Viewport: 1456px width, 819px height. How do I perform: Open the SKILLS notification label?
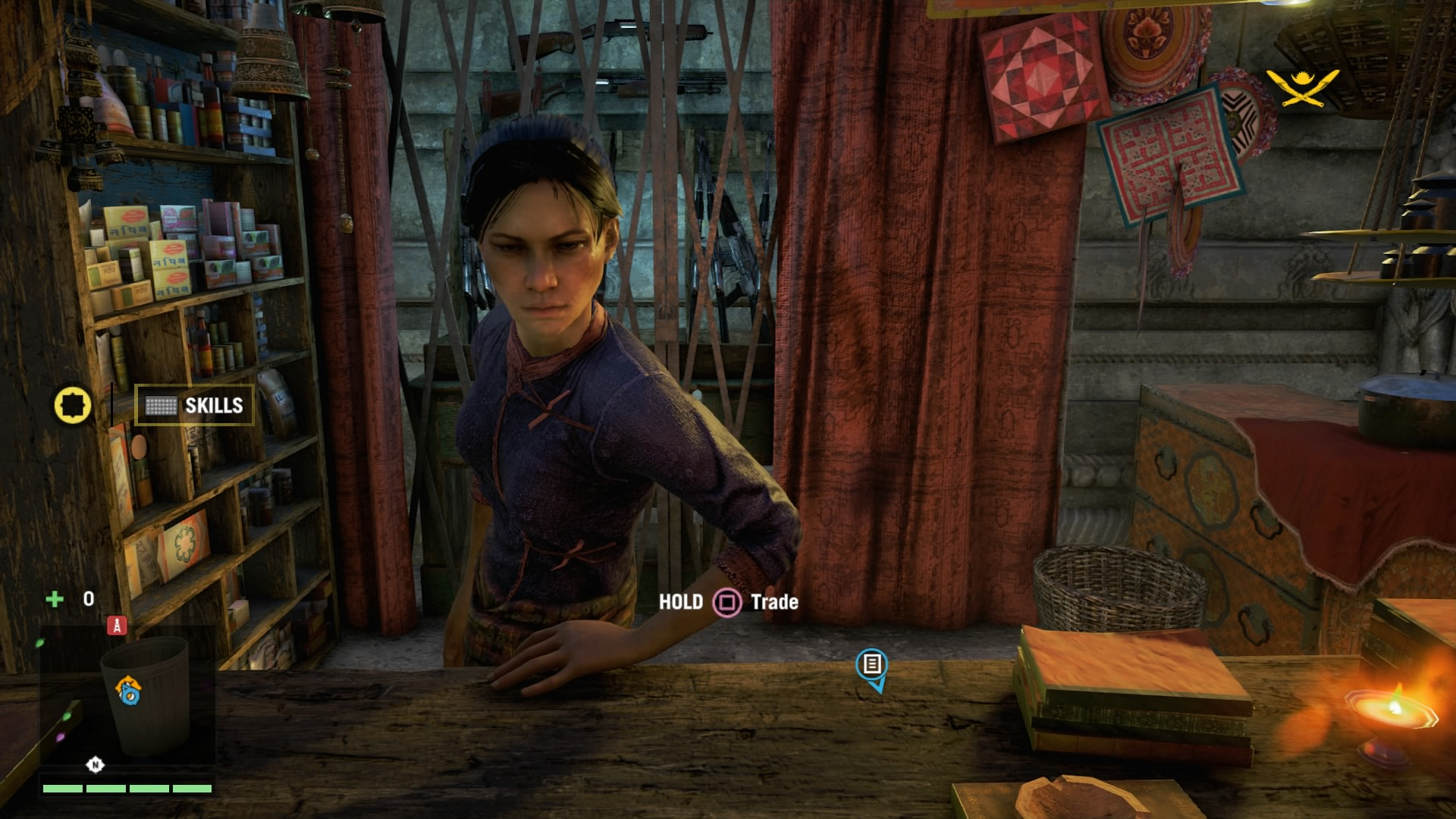[x=195, y=406]
